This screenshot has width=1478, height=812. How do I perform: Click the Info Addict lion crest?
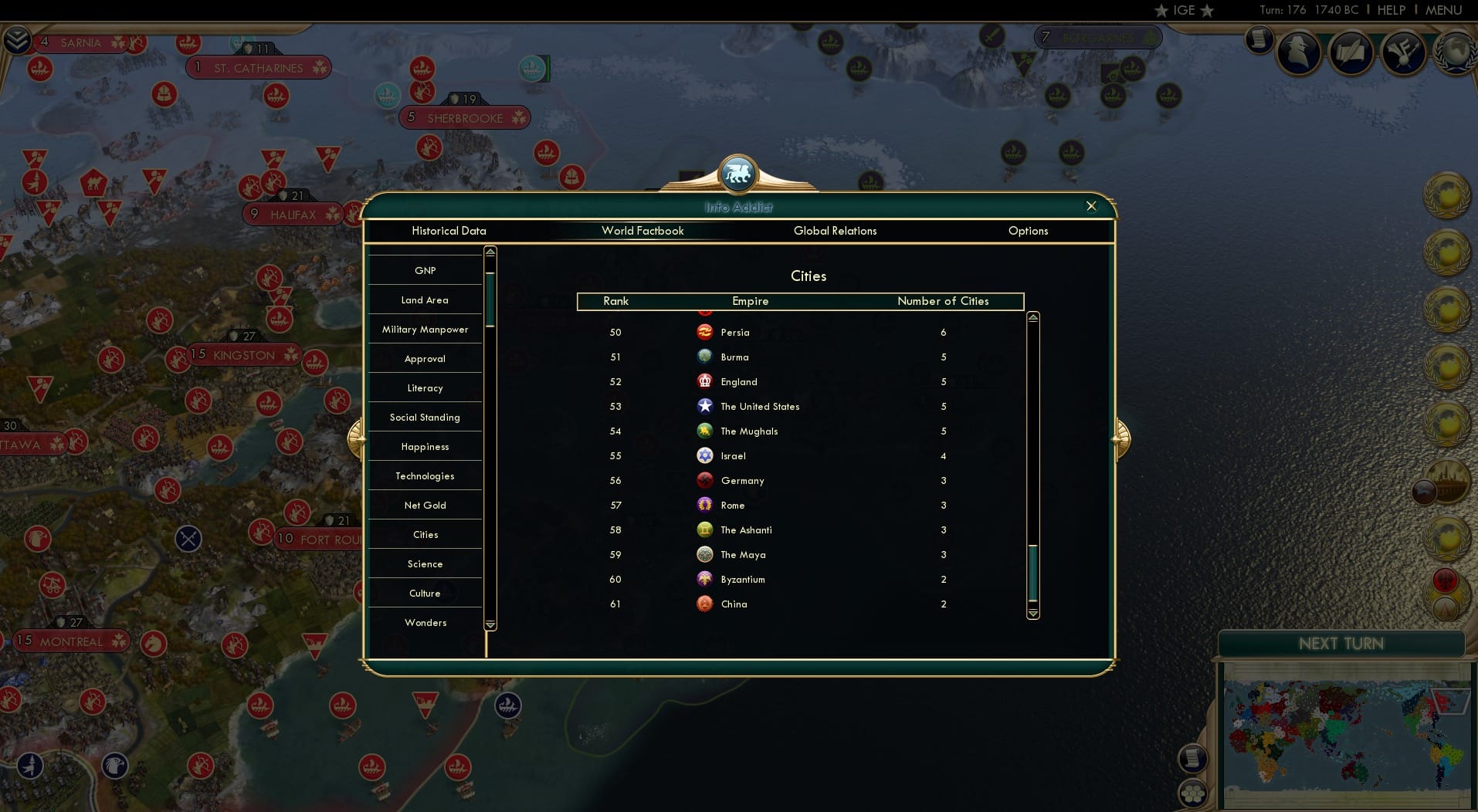click(x=738, y=174)
